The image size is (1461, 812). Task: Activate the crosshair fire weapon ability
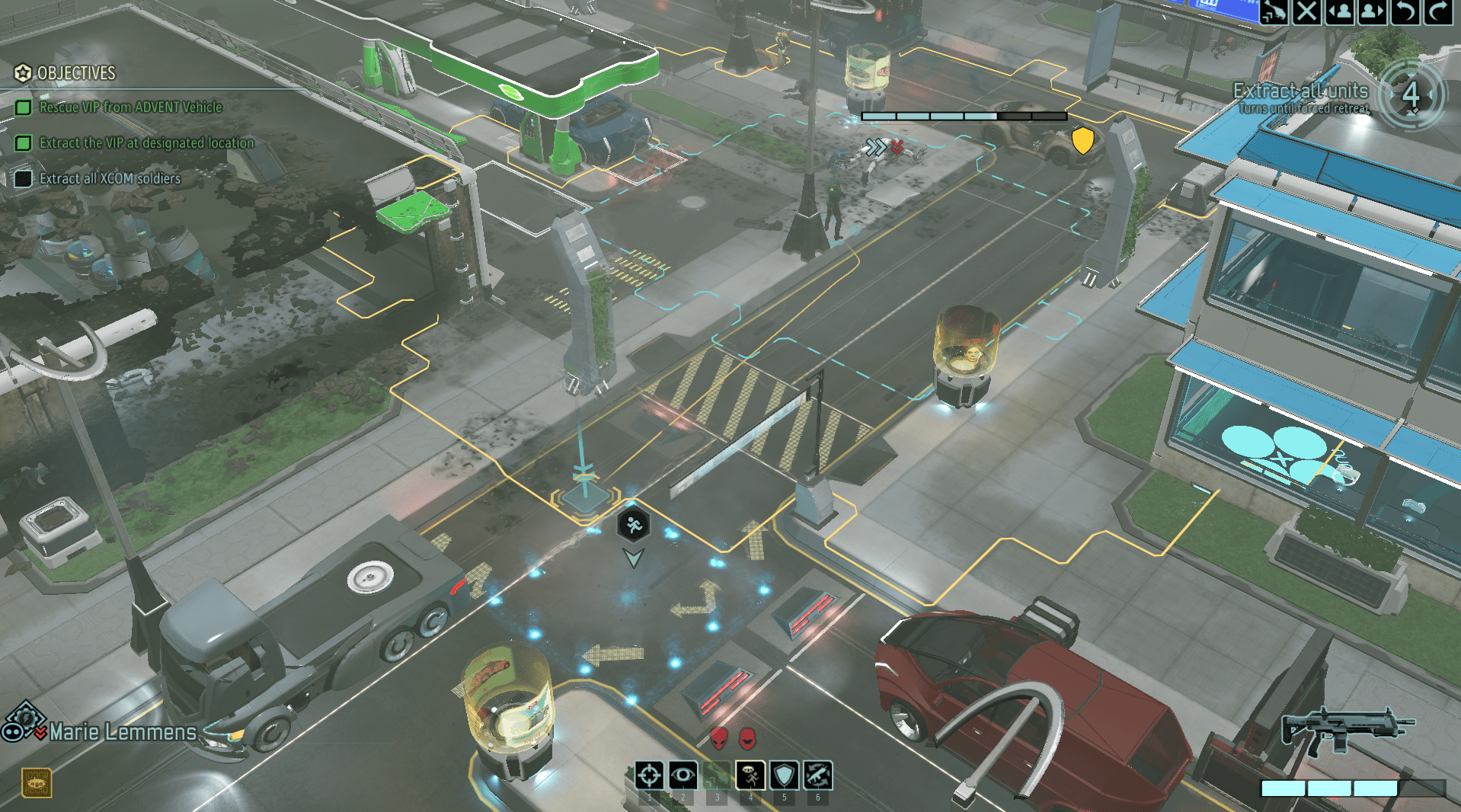click(649, 776)
